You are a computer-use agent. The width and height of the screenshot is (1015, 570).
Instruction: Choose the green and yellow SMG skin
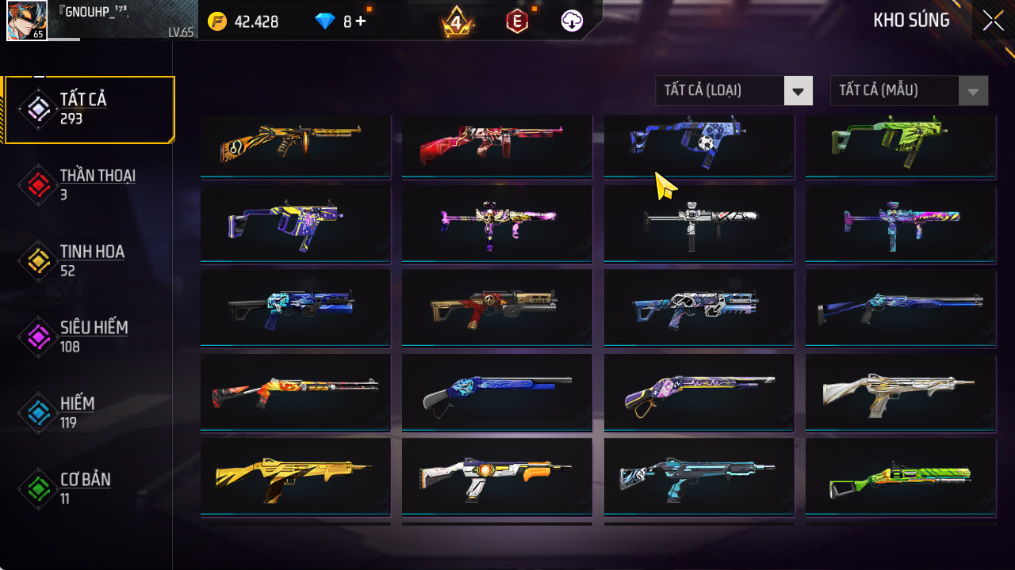pos(900,145)
